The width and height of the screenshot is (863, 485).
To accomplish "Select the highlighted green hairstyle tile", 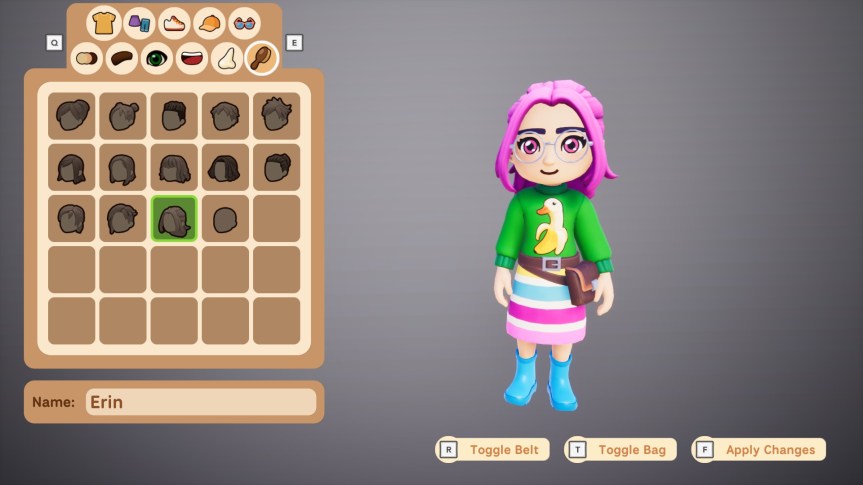I will pyautogui.click(x=174, y=219).
